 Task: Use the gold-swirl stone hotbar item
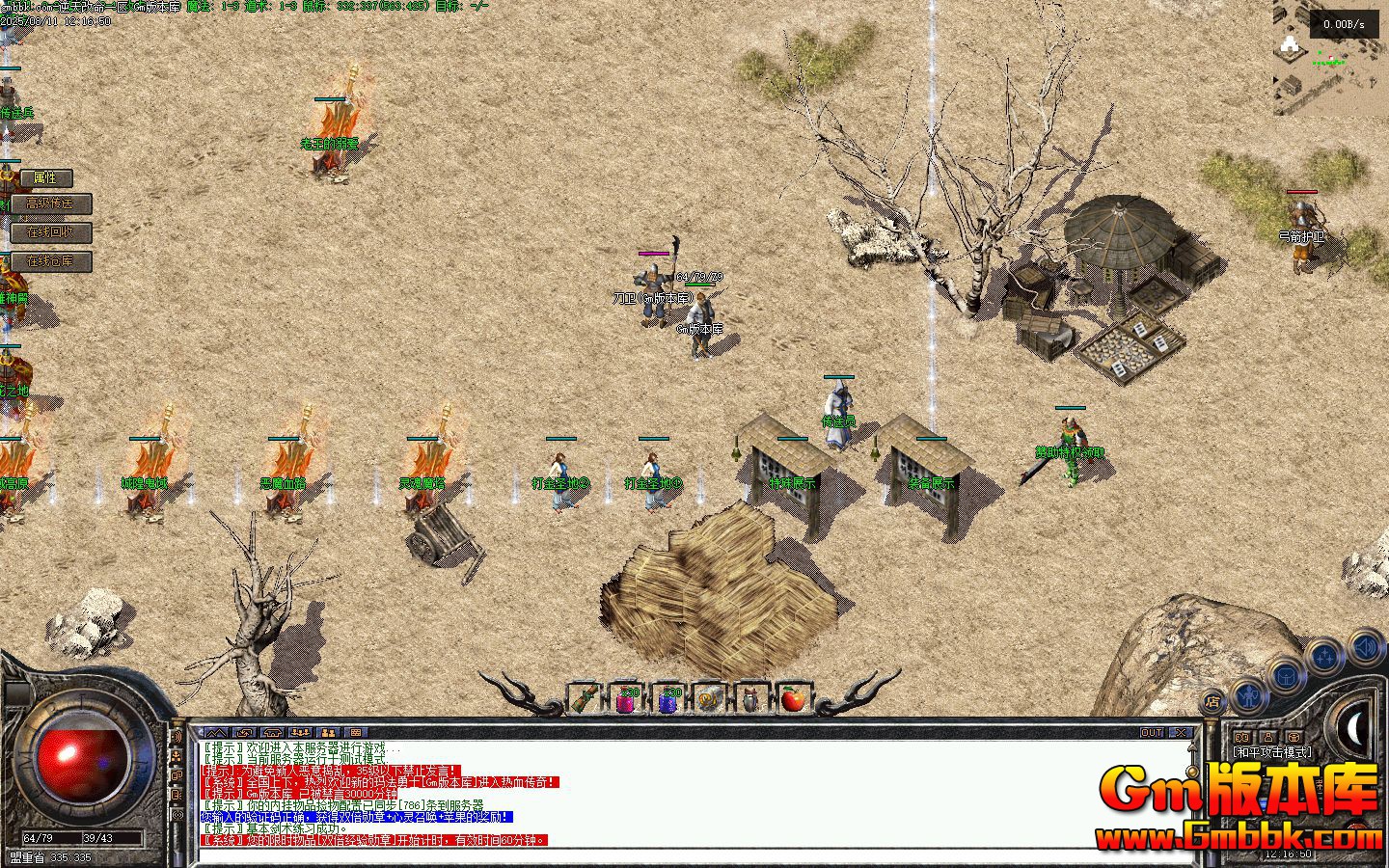click(x=709, y=699)
